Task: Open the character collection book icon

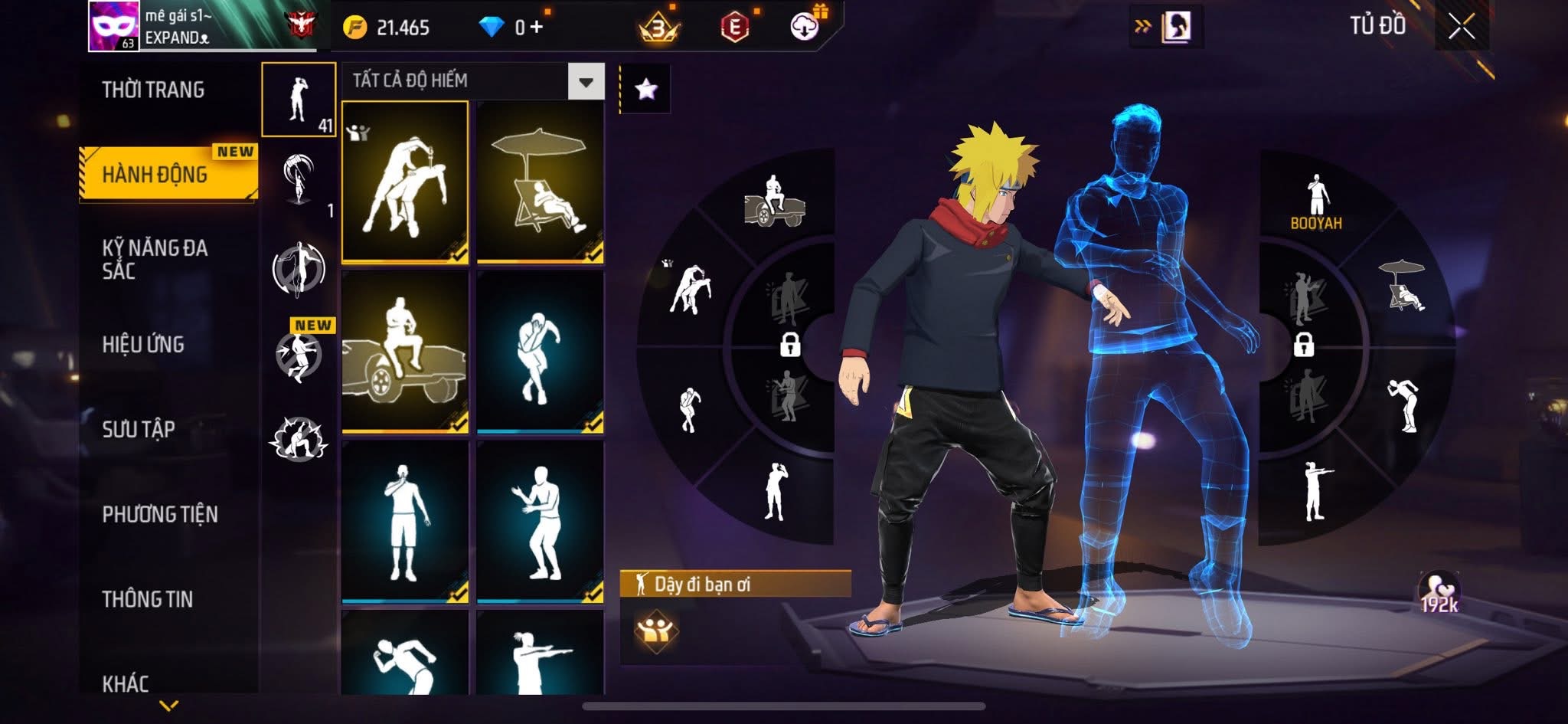Action: point(1176,28)
